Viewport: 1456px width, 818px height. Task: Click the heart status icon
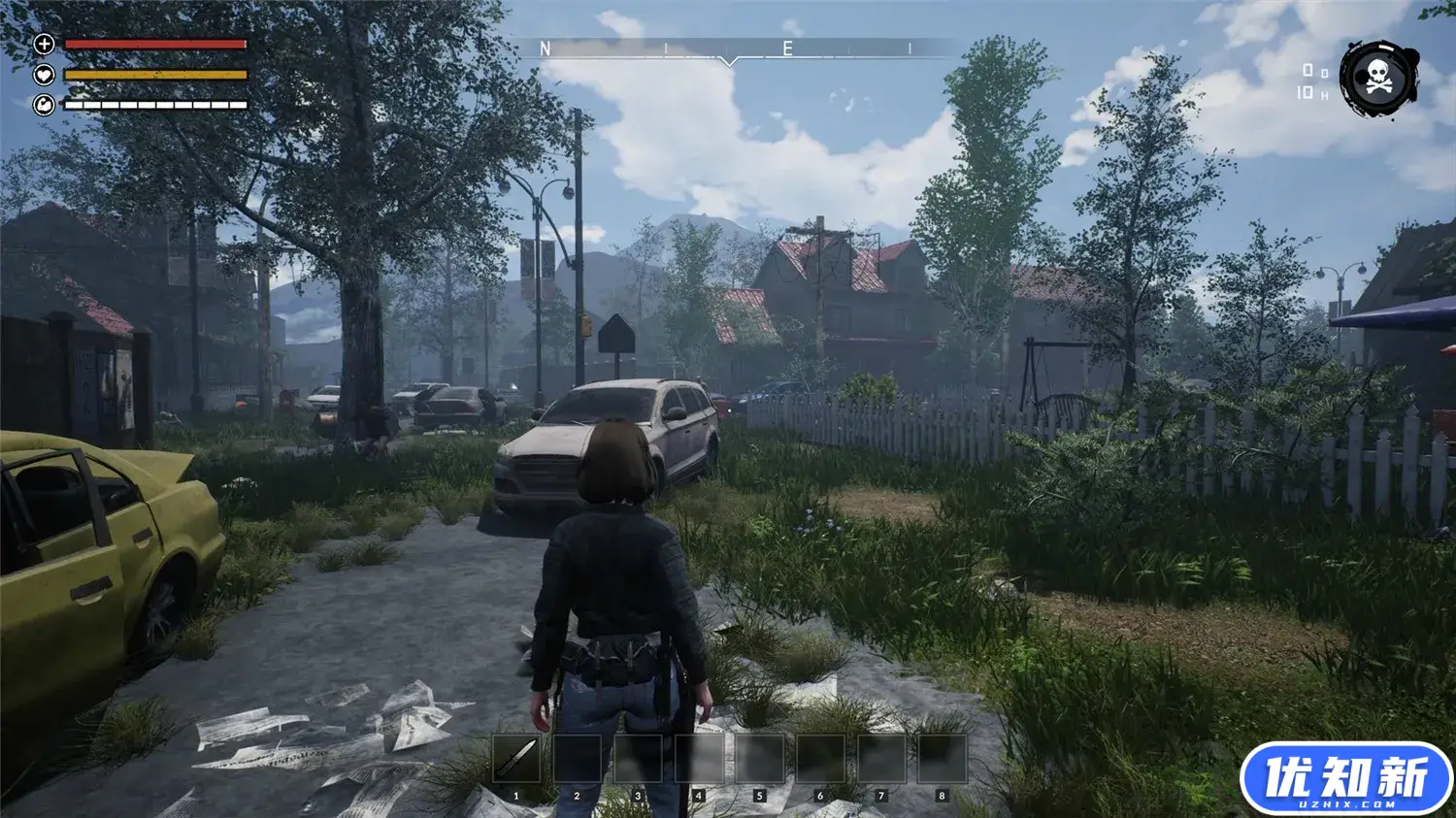(x=44, y=75)
